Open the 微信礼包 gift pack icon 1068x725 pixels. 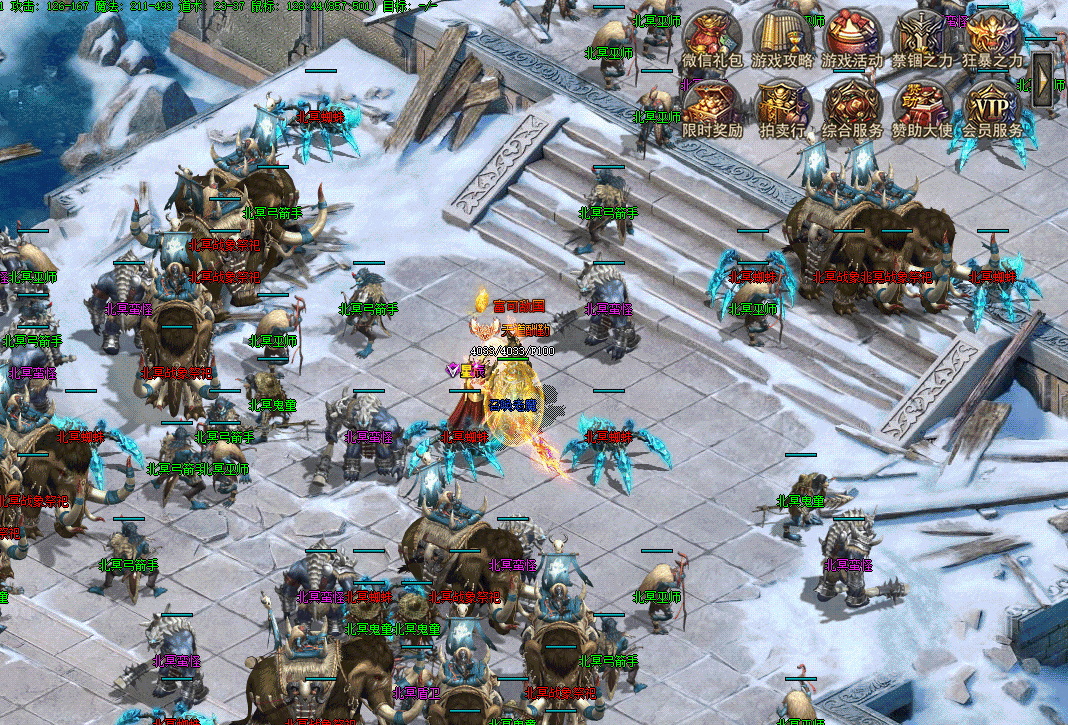(x=712, y=37)
